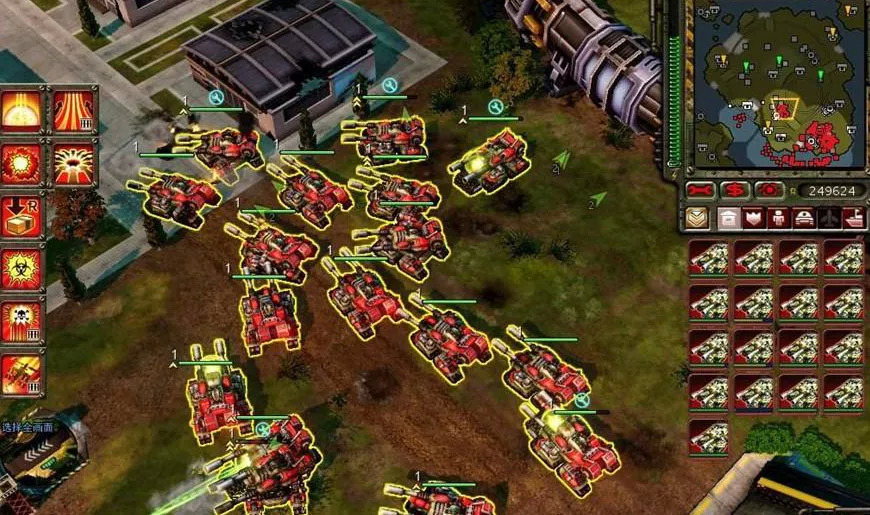Switch to the ship naval build tab
This screenshot has height=515, width=870.
pyautogui.click(x=854, y=218)
